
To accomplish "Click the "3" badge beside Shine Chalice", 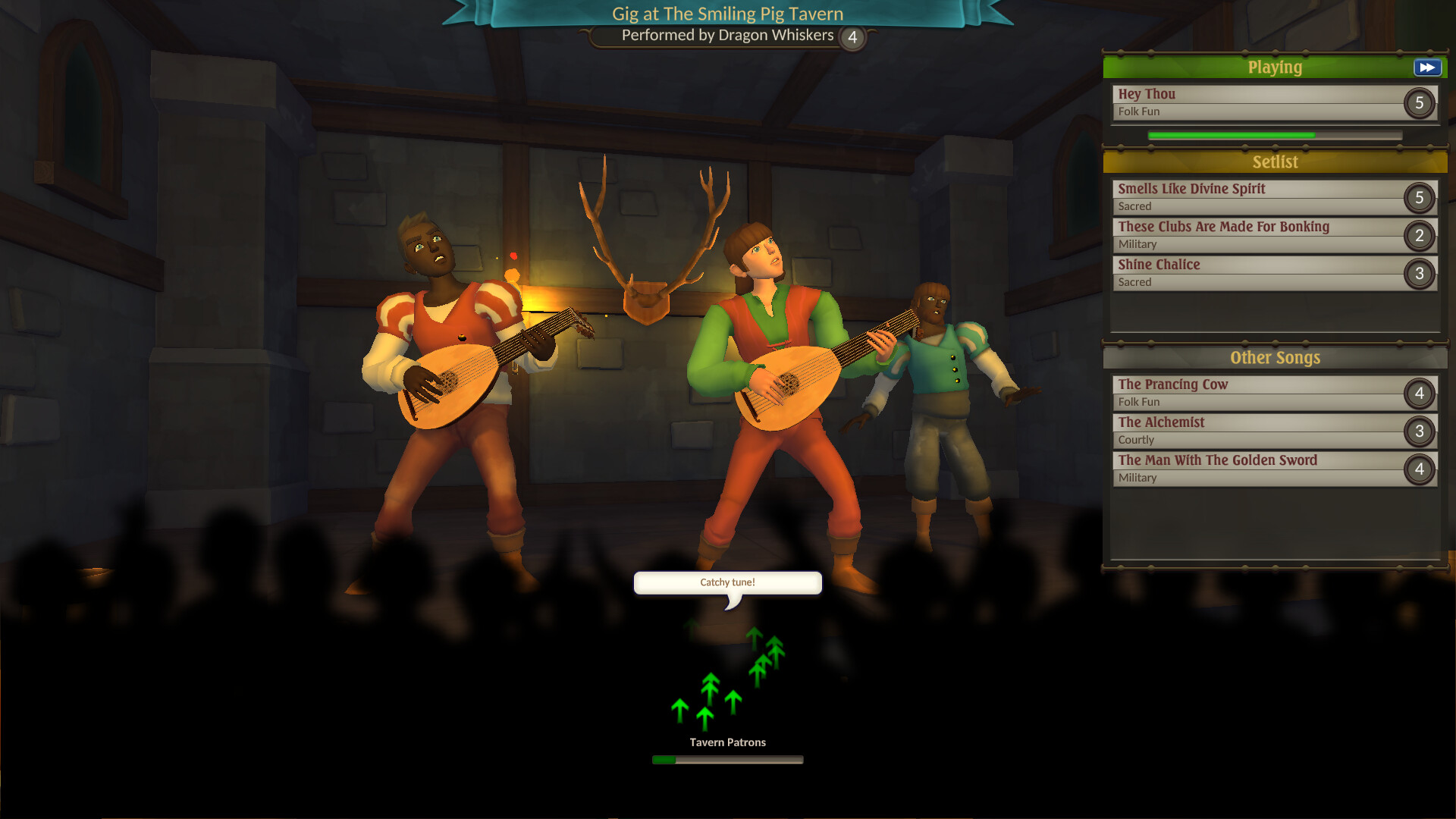I will [x=1419, y=273].
